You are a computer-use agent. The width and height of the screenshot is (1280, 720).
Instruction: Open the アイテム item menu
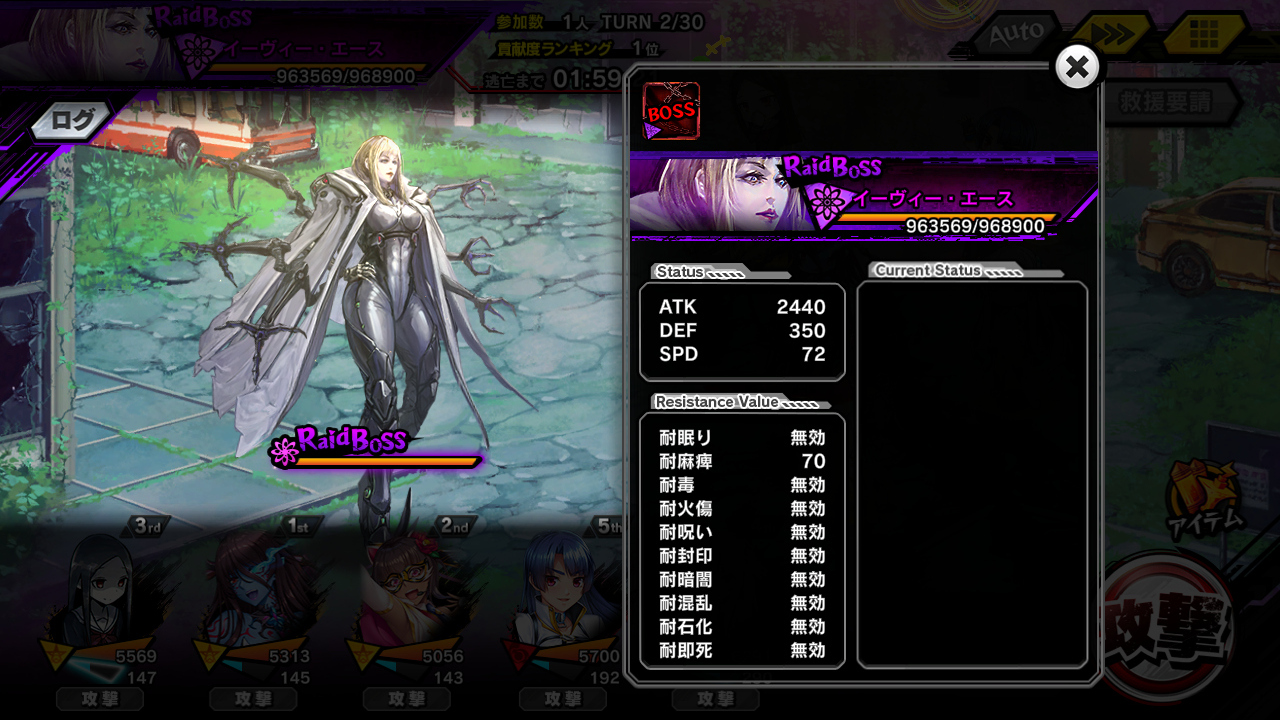coord(1204,495)
